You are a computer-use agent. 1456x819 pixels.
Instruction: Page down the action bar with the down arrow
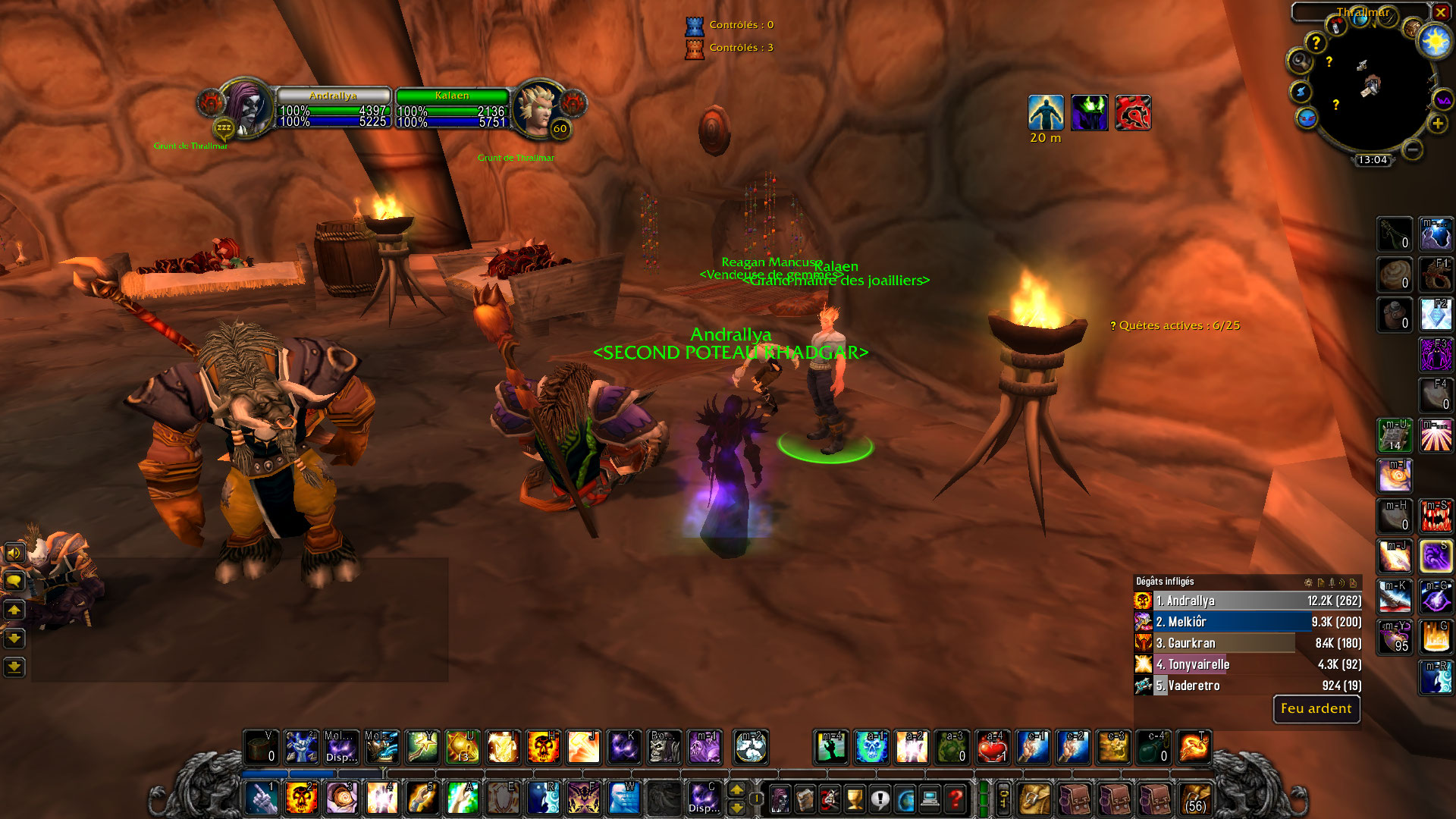737,807
